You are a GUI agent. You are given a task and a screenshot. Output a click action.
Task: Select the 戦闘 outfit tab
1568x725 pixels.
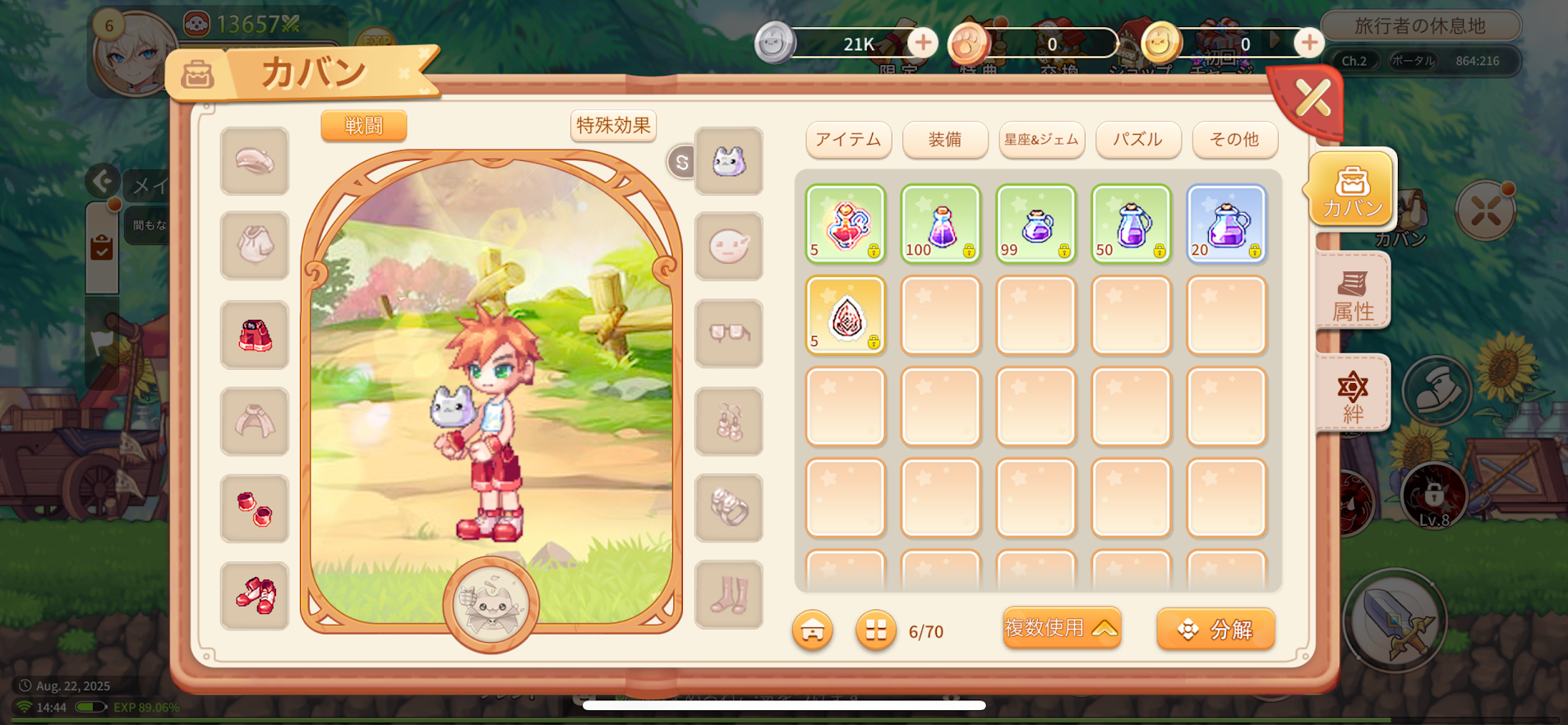[363, 126]
